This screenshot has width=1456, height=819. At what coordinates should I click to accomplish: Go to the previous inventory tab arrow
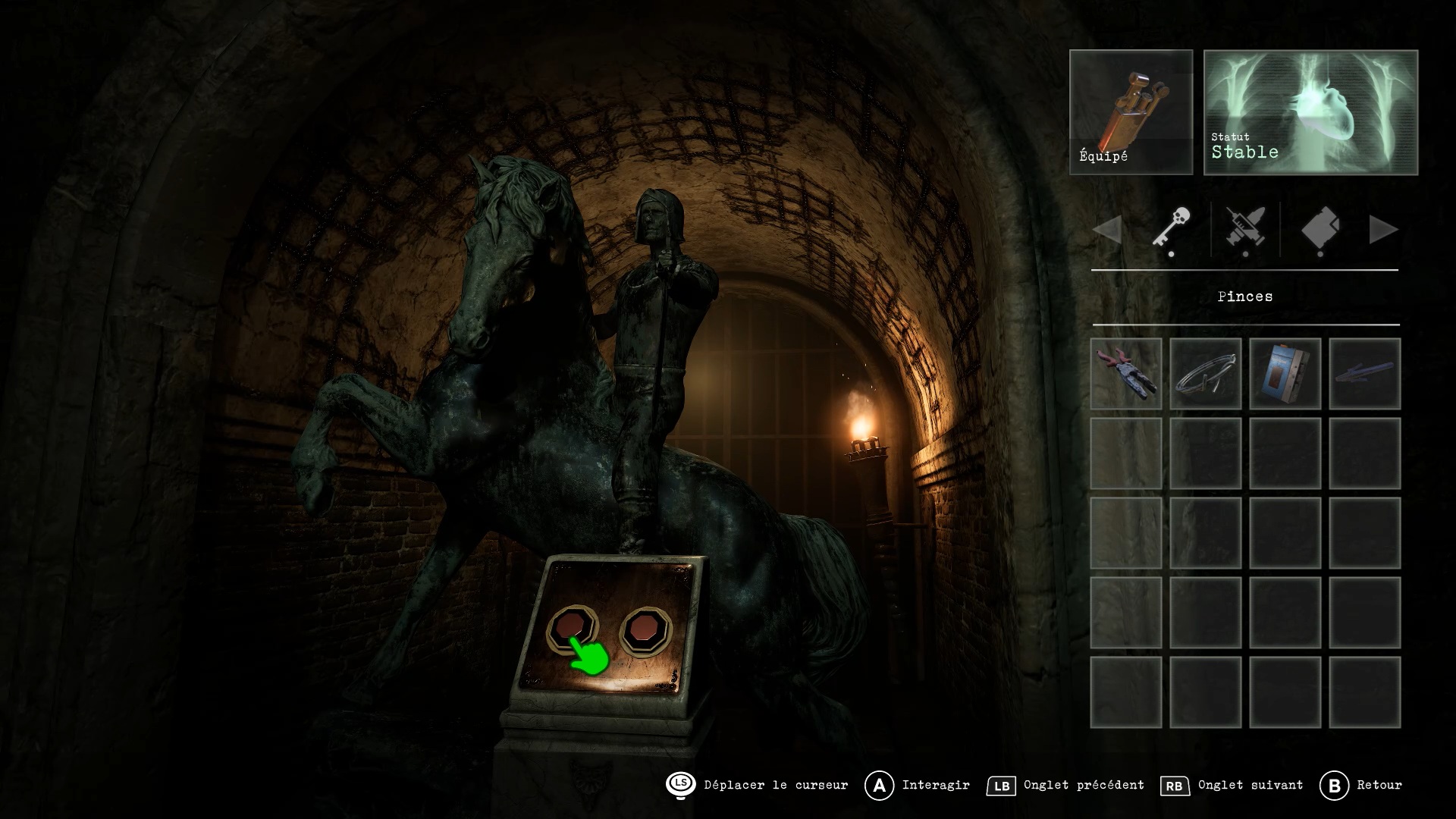click(x=1107, y=230)
